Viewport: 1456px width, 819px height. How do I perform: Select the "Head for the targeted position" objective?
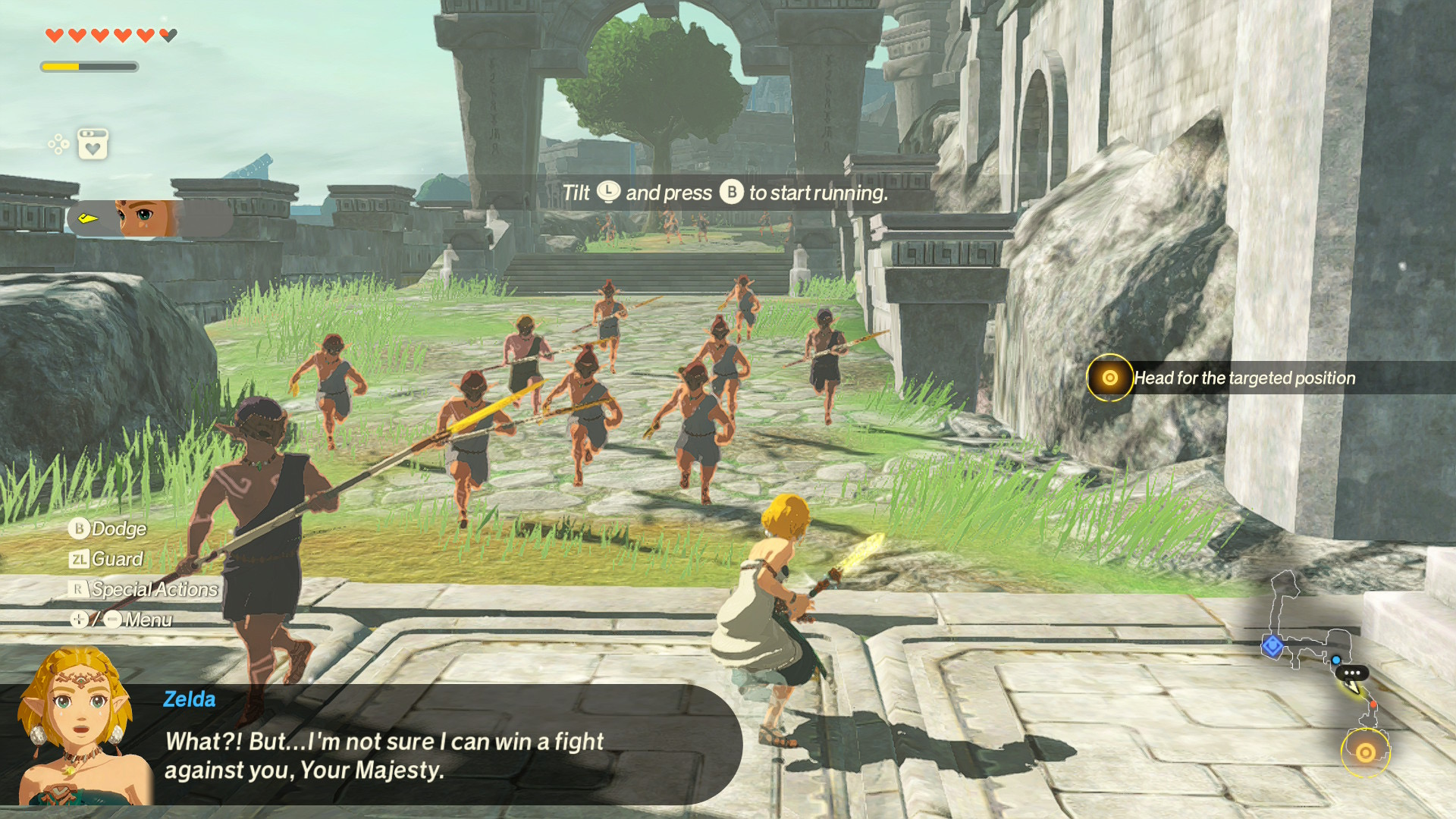point(1244,378)
